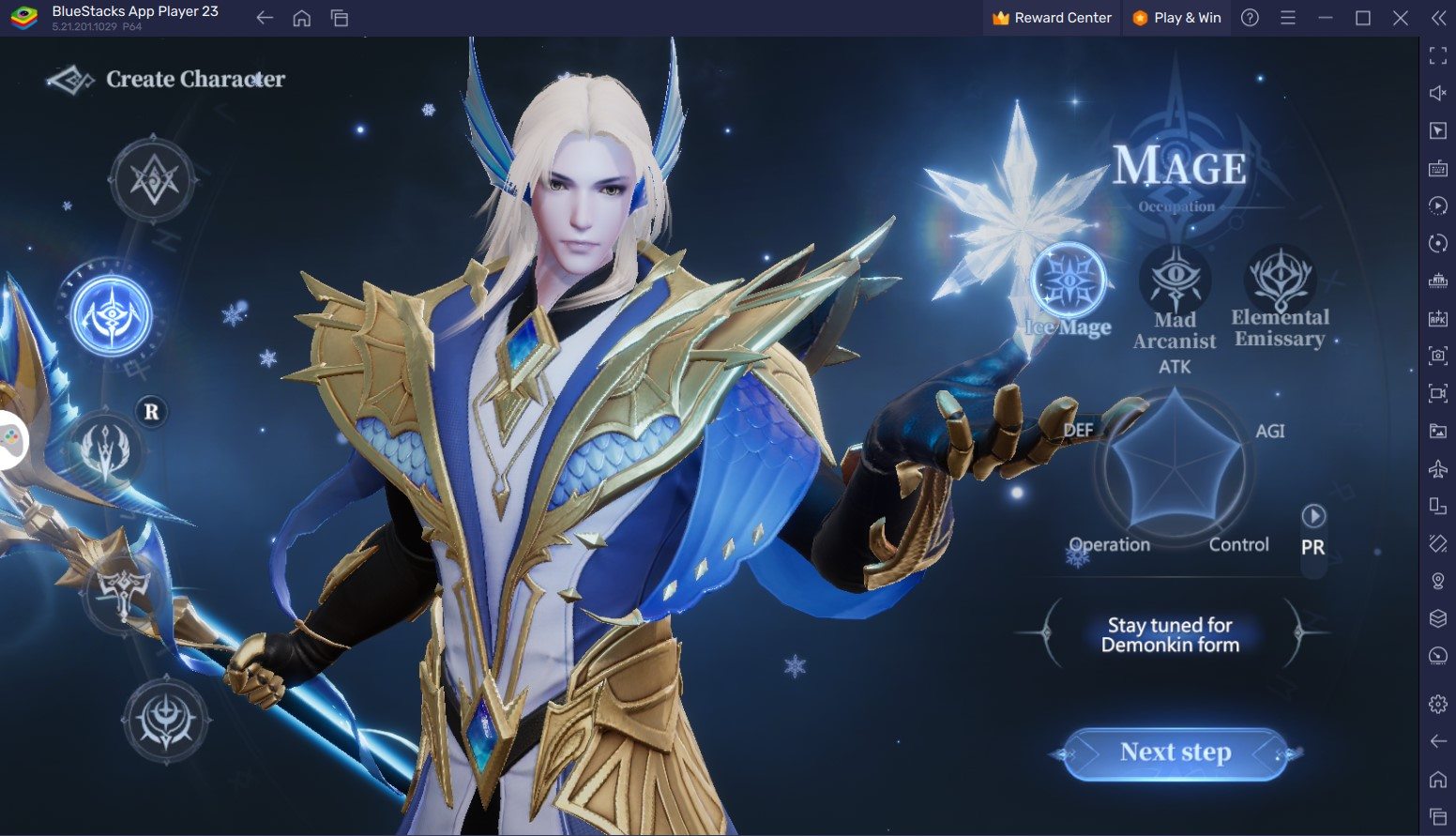The width and height of the screenshot is (1456, 836).
Task: Select the glowing blue Mage class icon
Action: pyautogui.click(x=112, y=314)
